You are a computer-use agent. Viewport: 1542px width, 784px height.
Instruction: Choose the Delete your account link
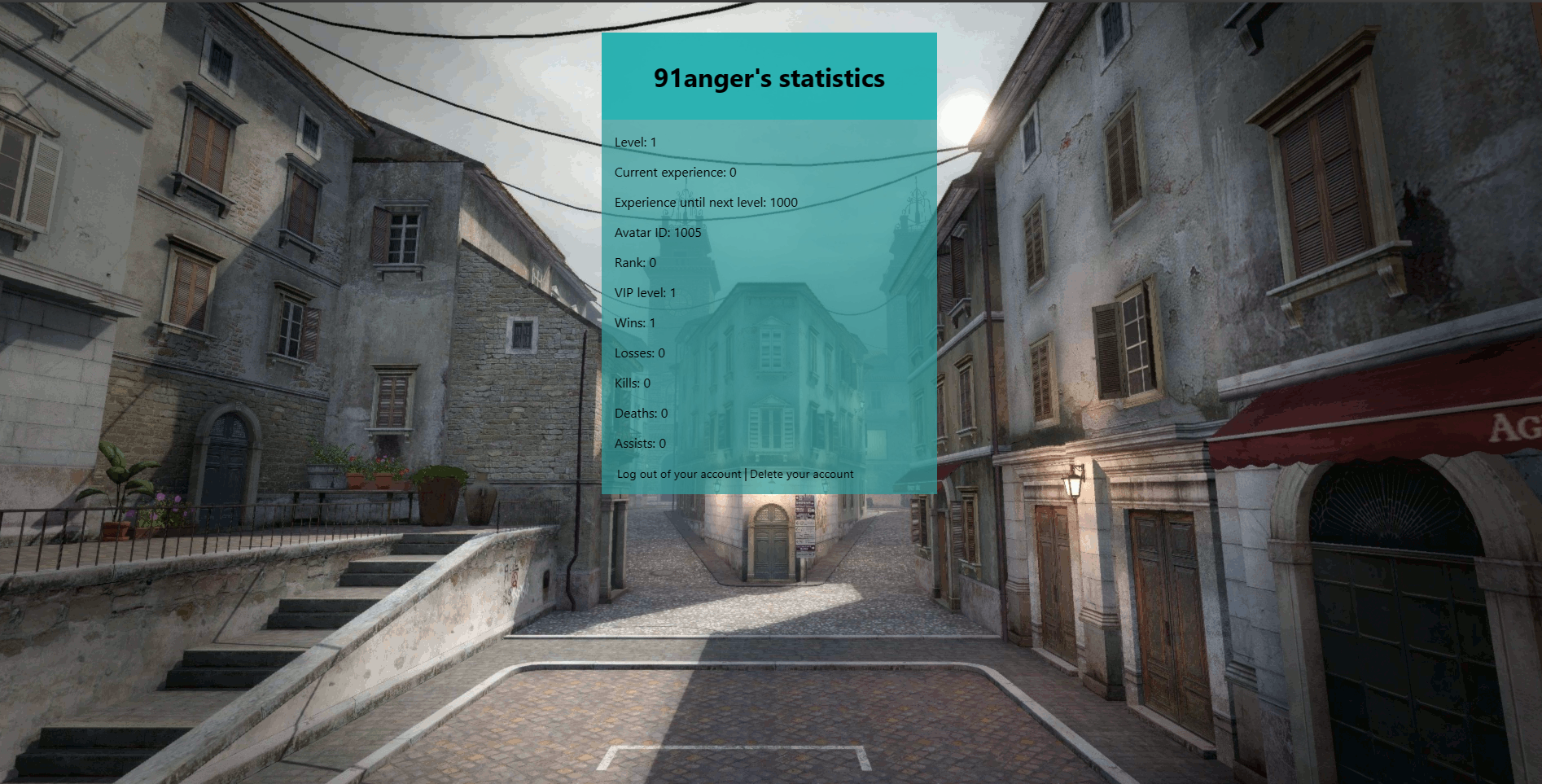pyautogui.click(x=801, y=475)
